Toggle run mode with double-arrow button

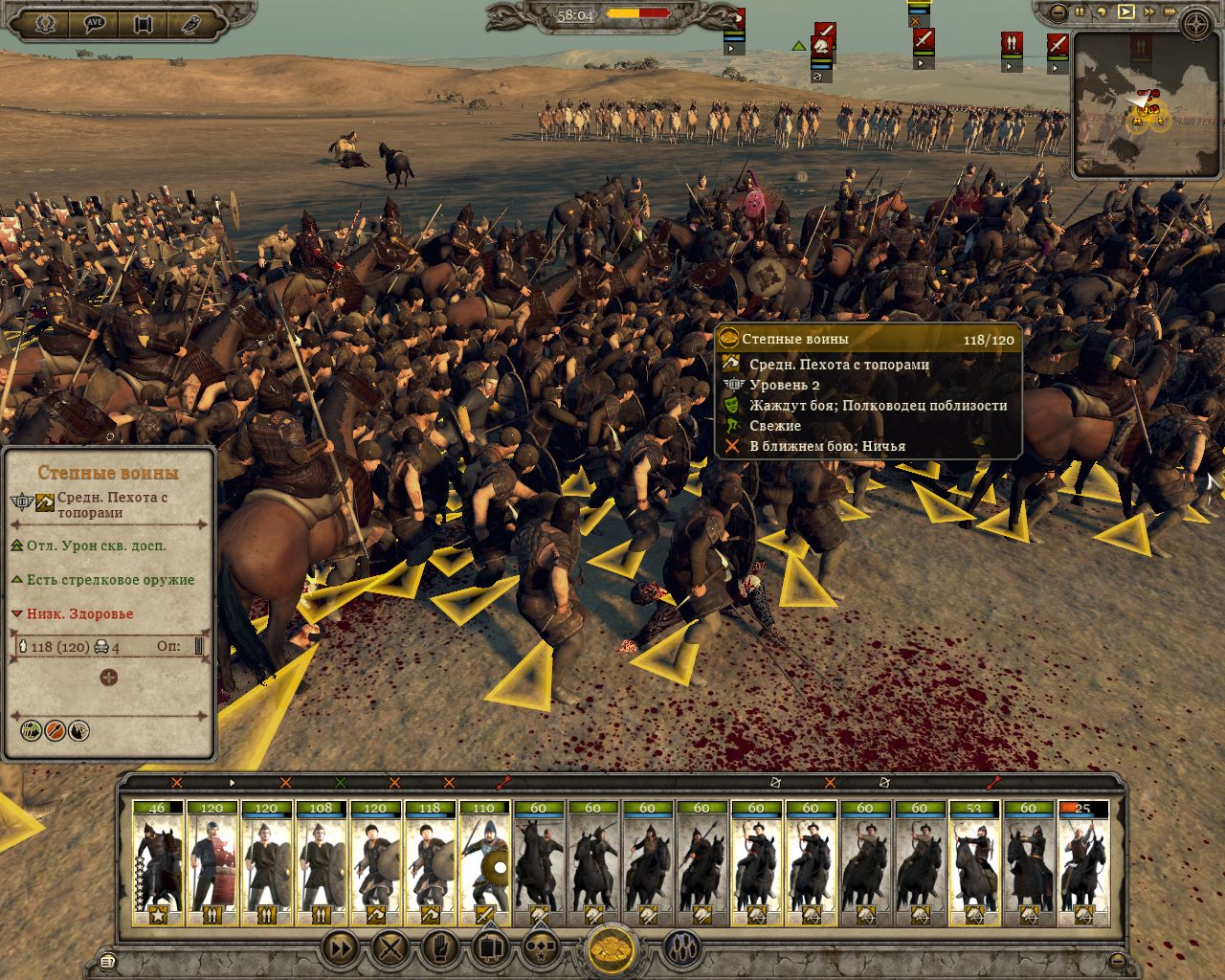click(x=341, y=948)
